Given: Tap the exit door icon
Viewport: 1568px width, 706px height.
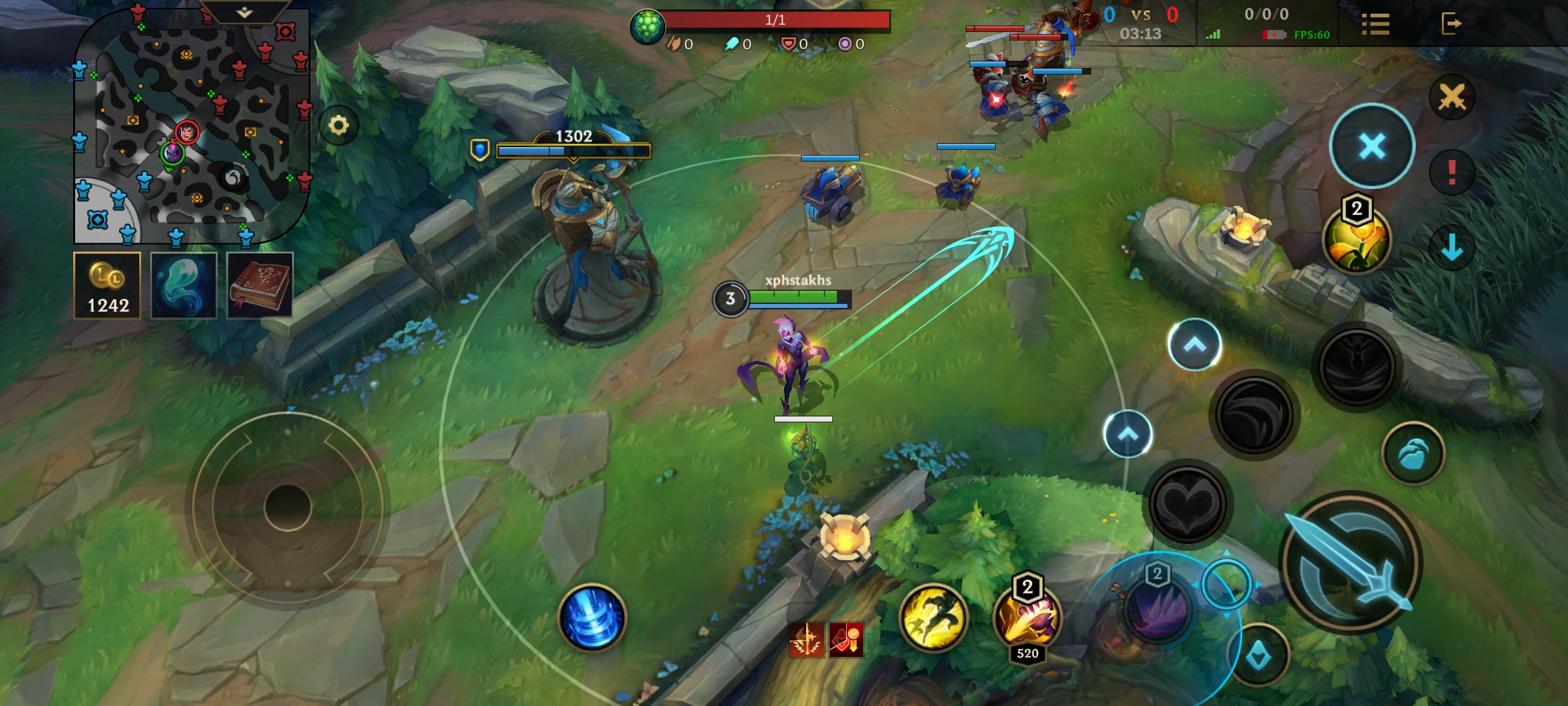Looking at the screenshot, I should coord(1450,24).
